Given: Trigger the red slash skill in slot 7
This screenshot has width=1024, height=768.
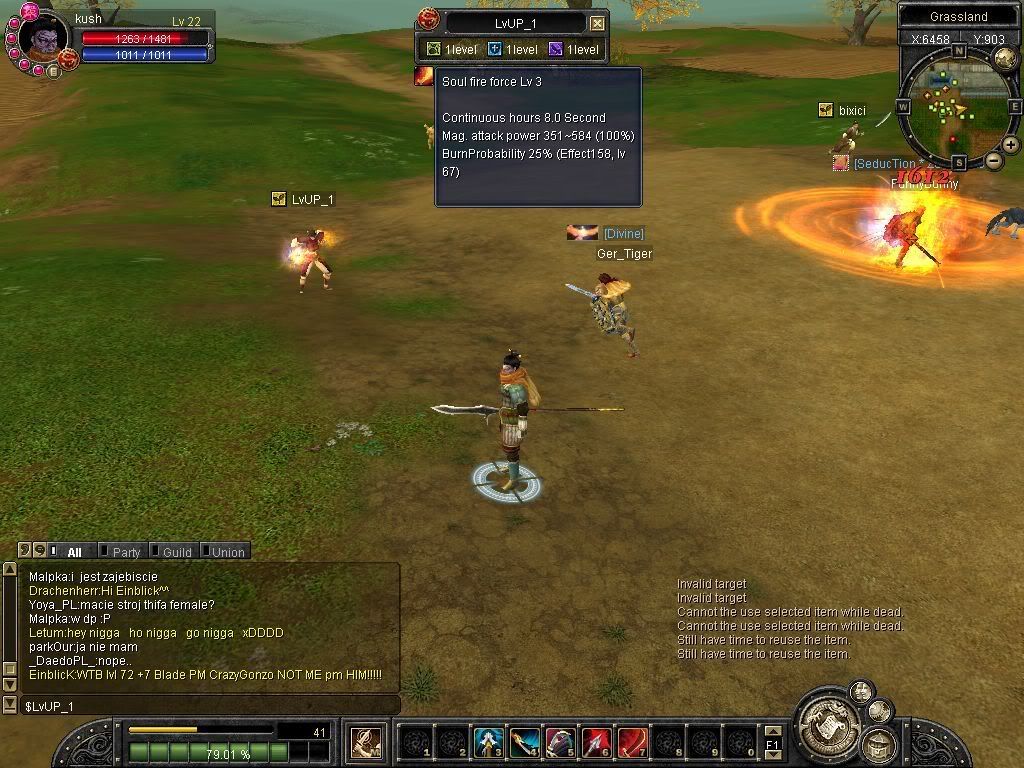Looking at the screenshot, I should tap(632, 742).
